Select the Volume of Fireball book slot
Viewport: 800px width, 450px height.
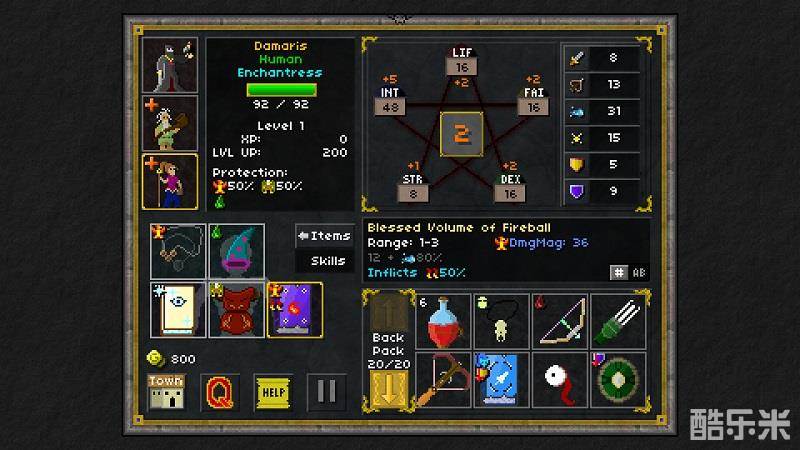pyautogui.click(x=294, y=310)
